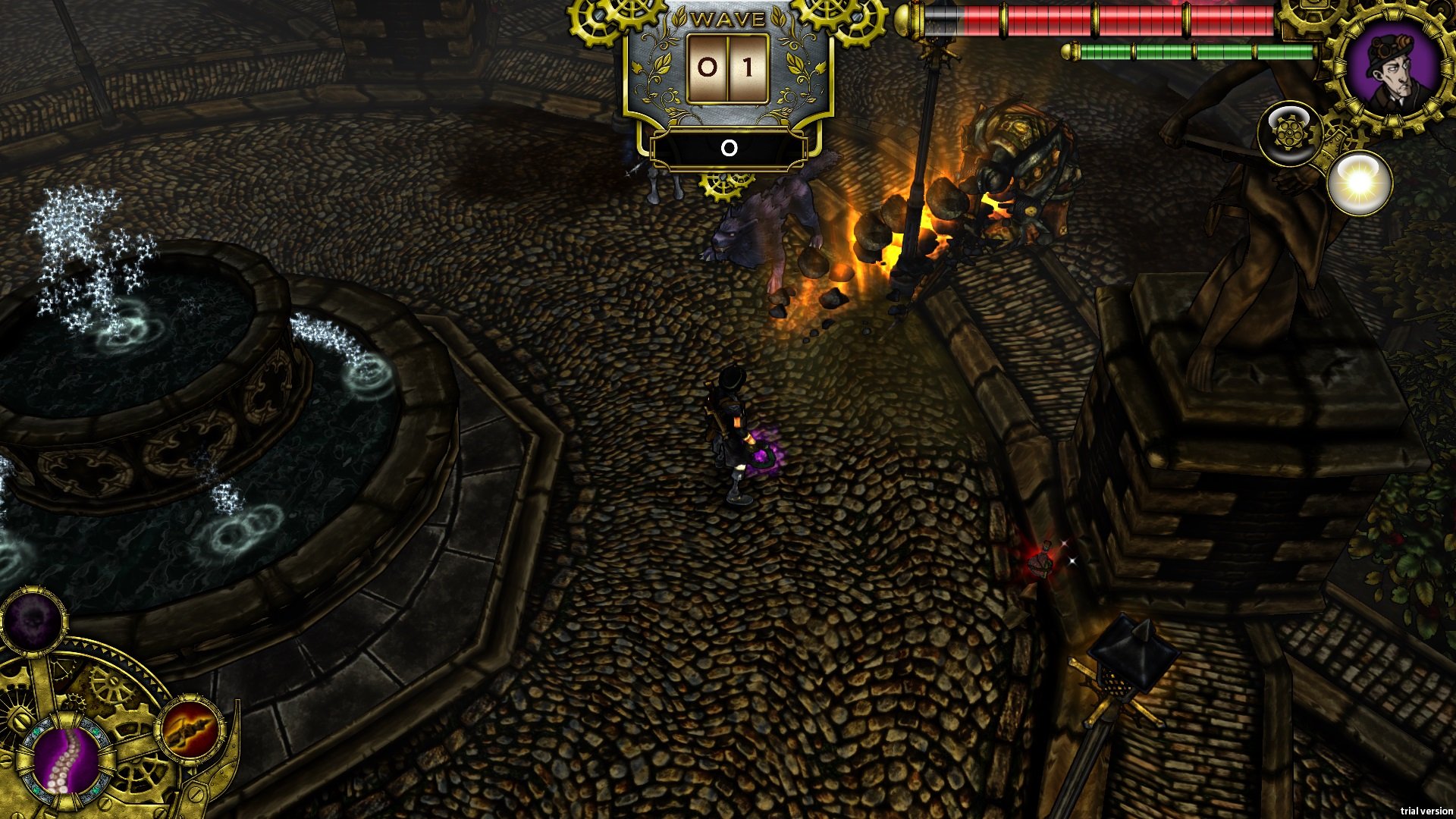Select the playable hero character on the cobblestones
This screenshot has width=1456, height=819.
(x=732, y=432)
